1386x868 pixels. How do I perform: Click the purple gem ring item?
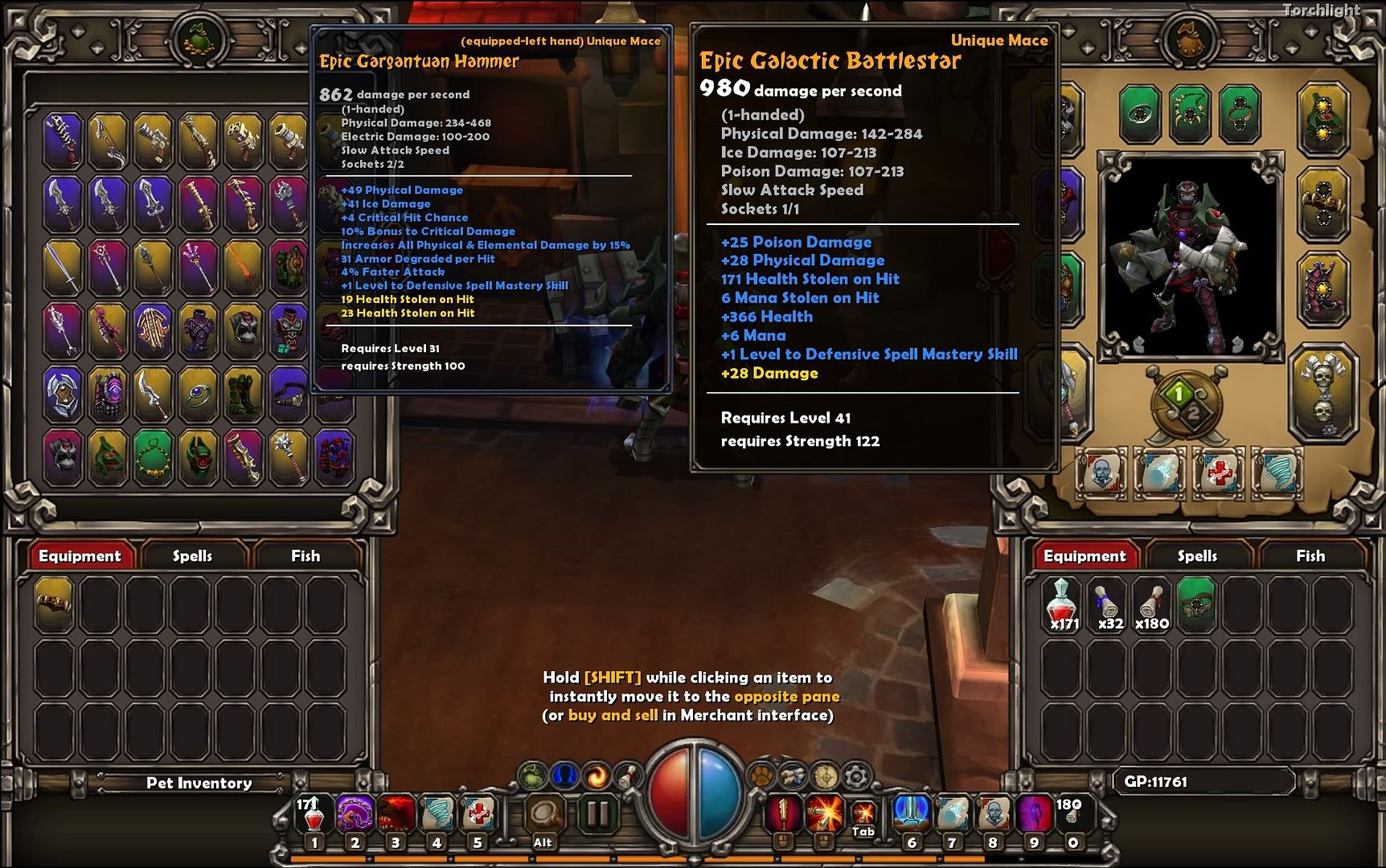(x=199, y=394)
